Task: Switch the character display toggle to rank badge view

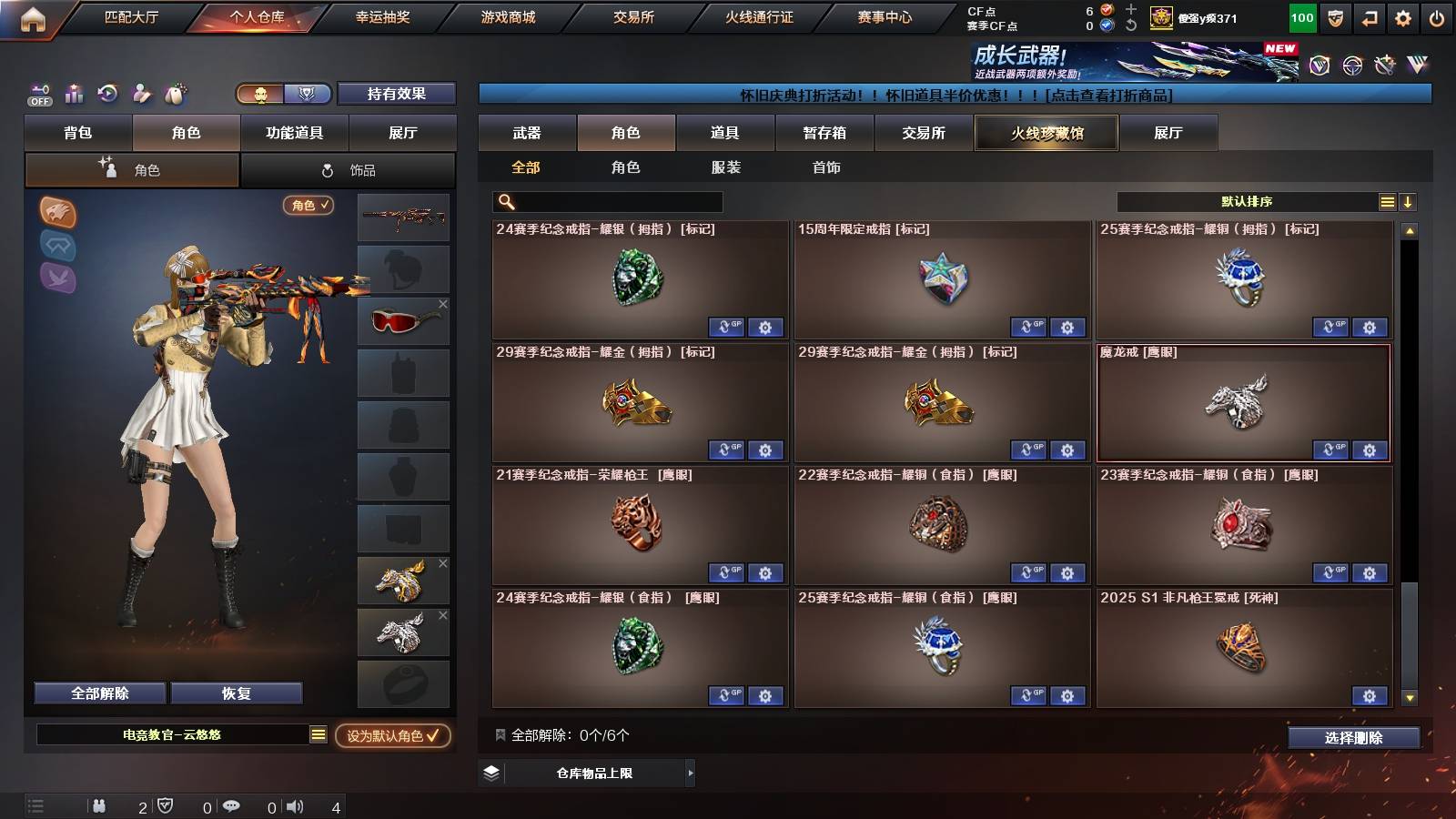Action: [x=306, y=93]
